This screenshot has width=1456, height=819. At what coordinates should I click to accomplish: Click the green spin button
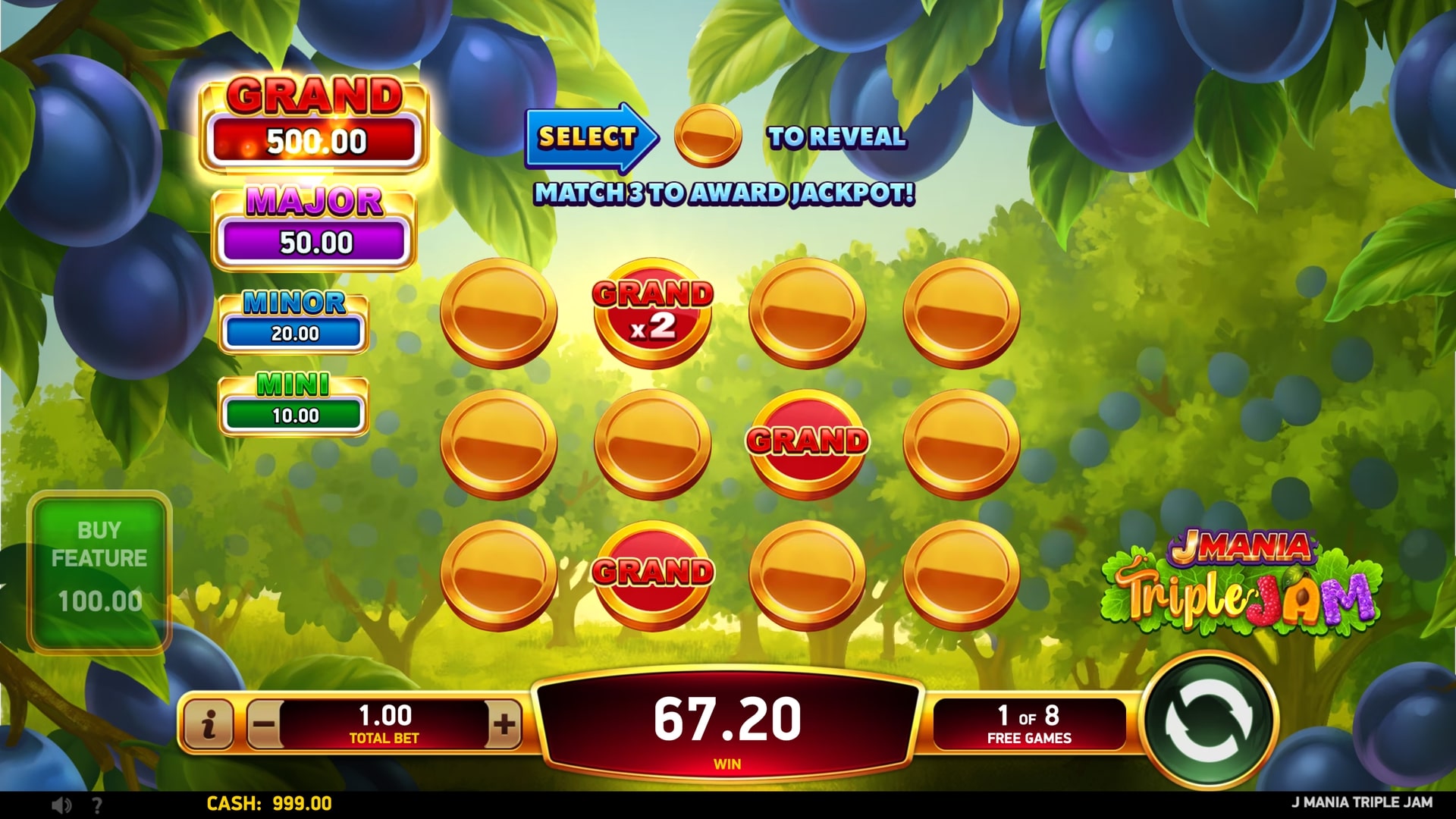pos(1210,722)
